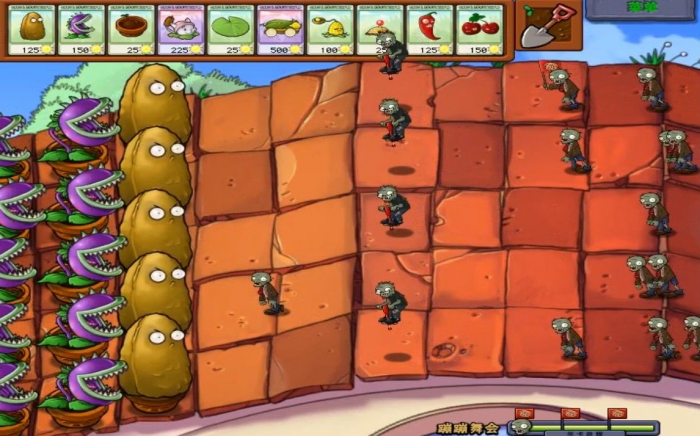Choose the Flower Pot seed packet
The image size is (700, 436).
tap(132, 29)
